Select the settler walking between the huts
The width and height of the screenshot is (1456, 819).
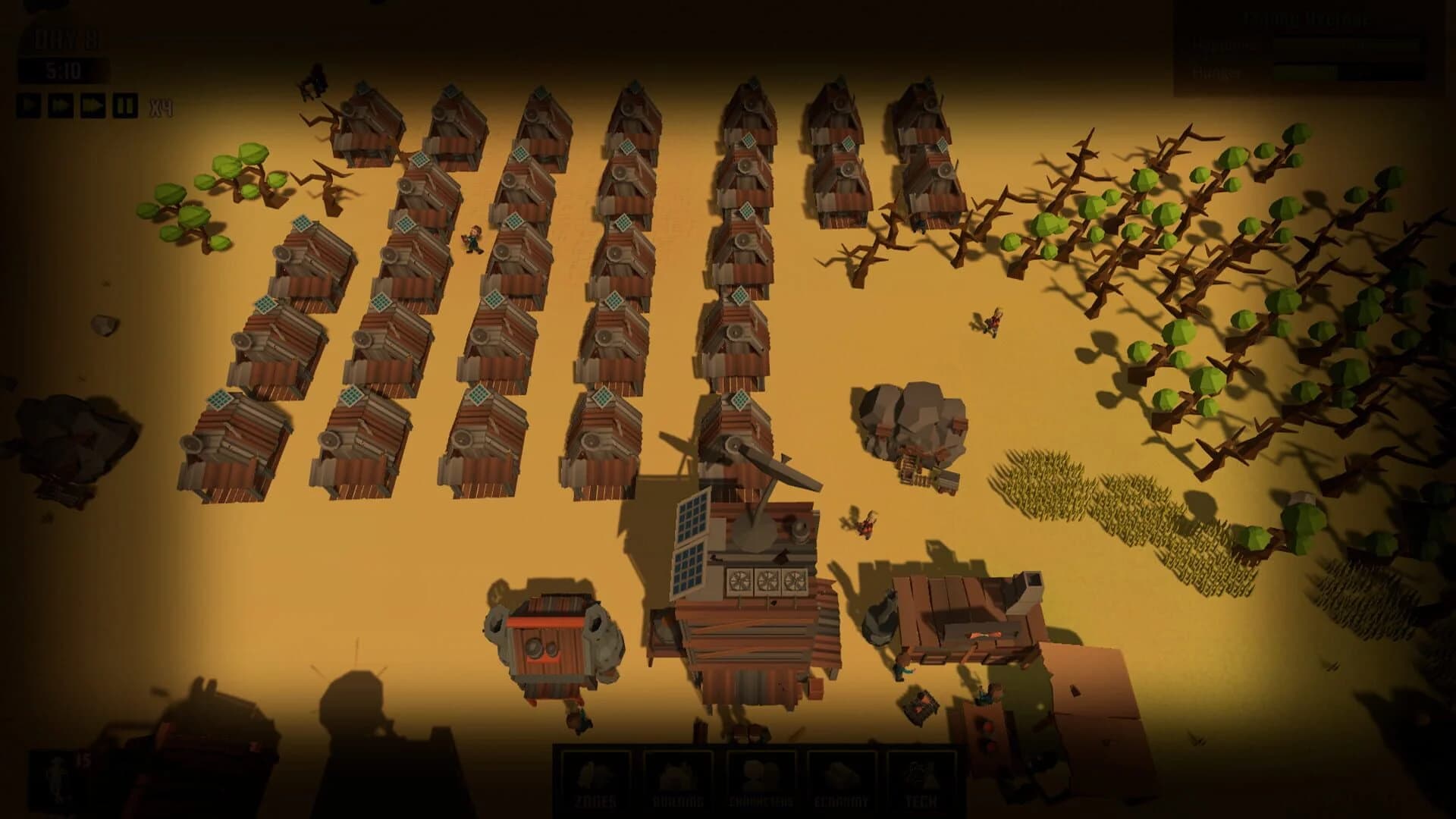pos(474,239)
